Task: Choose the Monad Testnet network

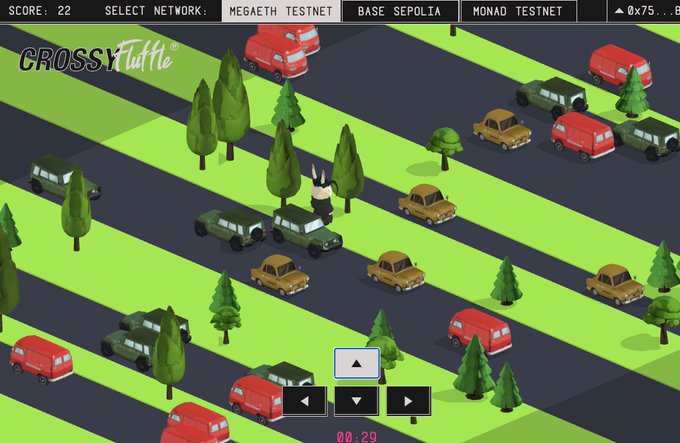Action: (x=519, y=12)
